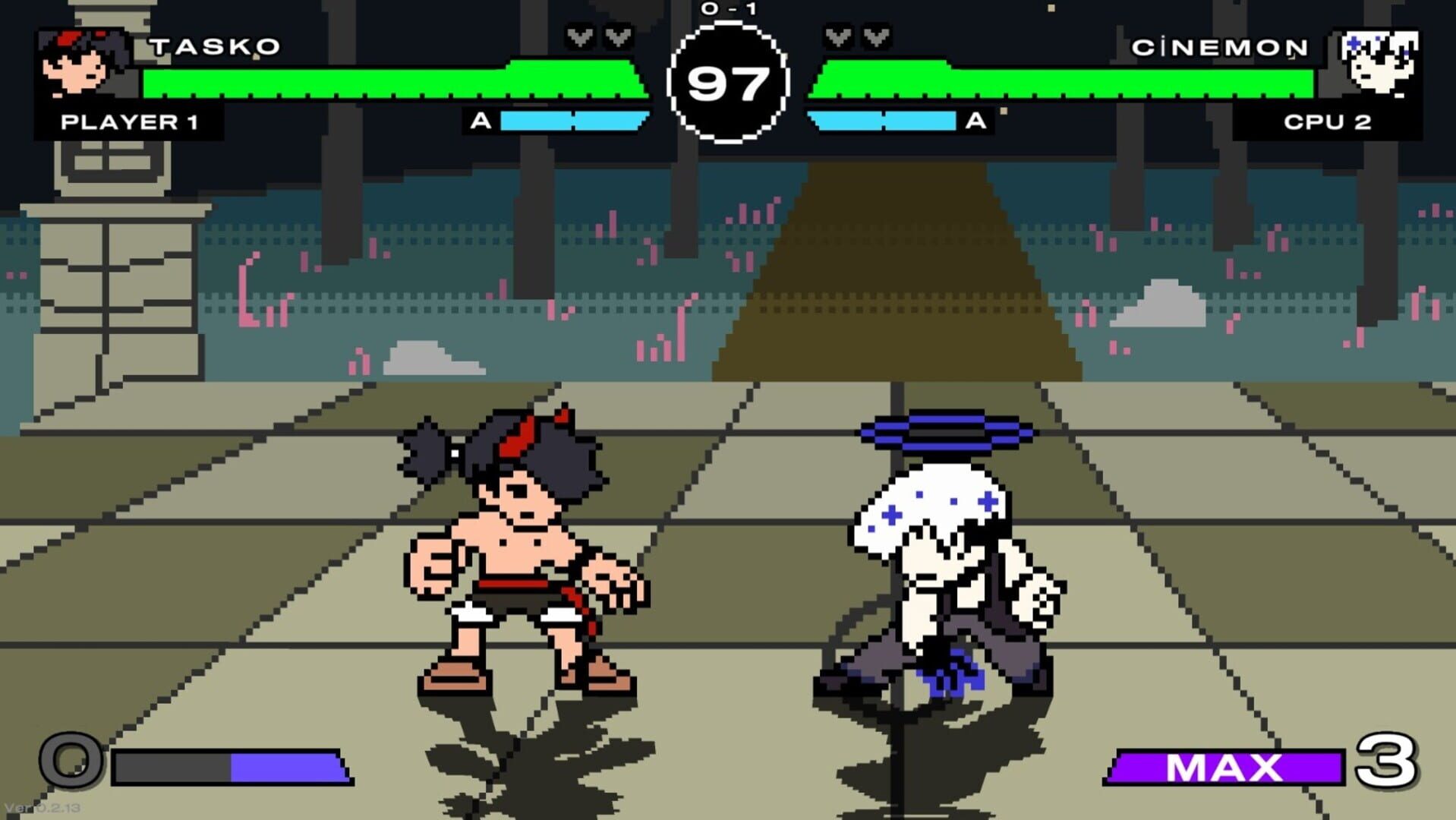Select the CPU 2 name label

[1328, 121]
